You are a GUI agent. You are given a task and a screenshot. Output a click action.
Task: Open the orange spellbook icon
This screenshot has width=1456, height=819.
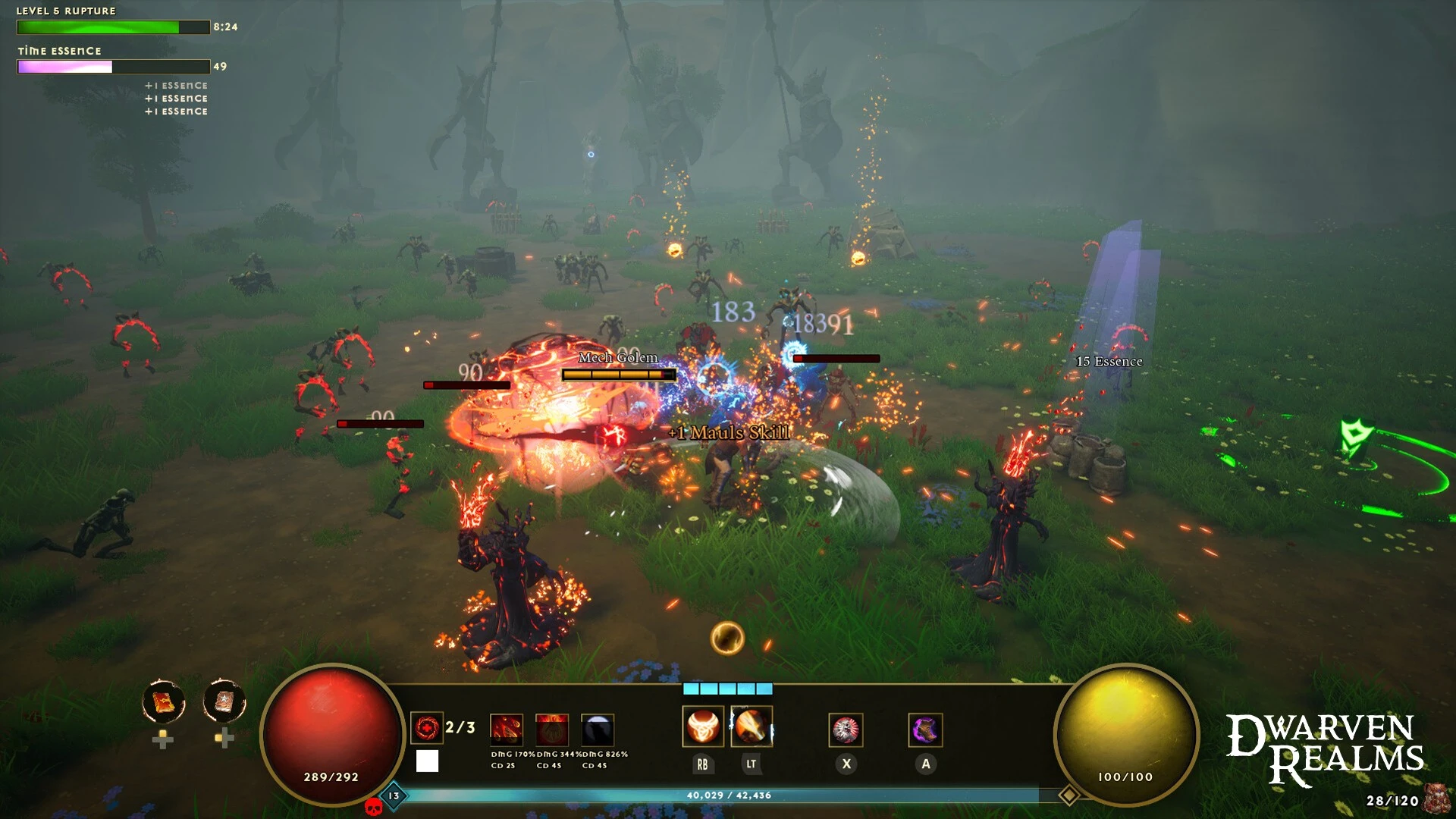coord(163,702)
